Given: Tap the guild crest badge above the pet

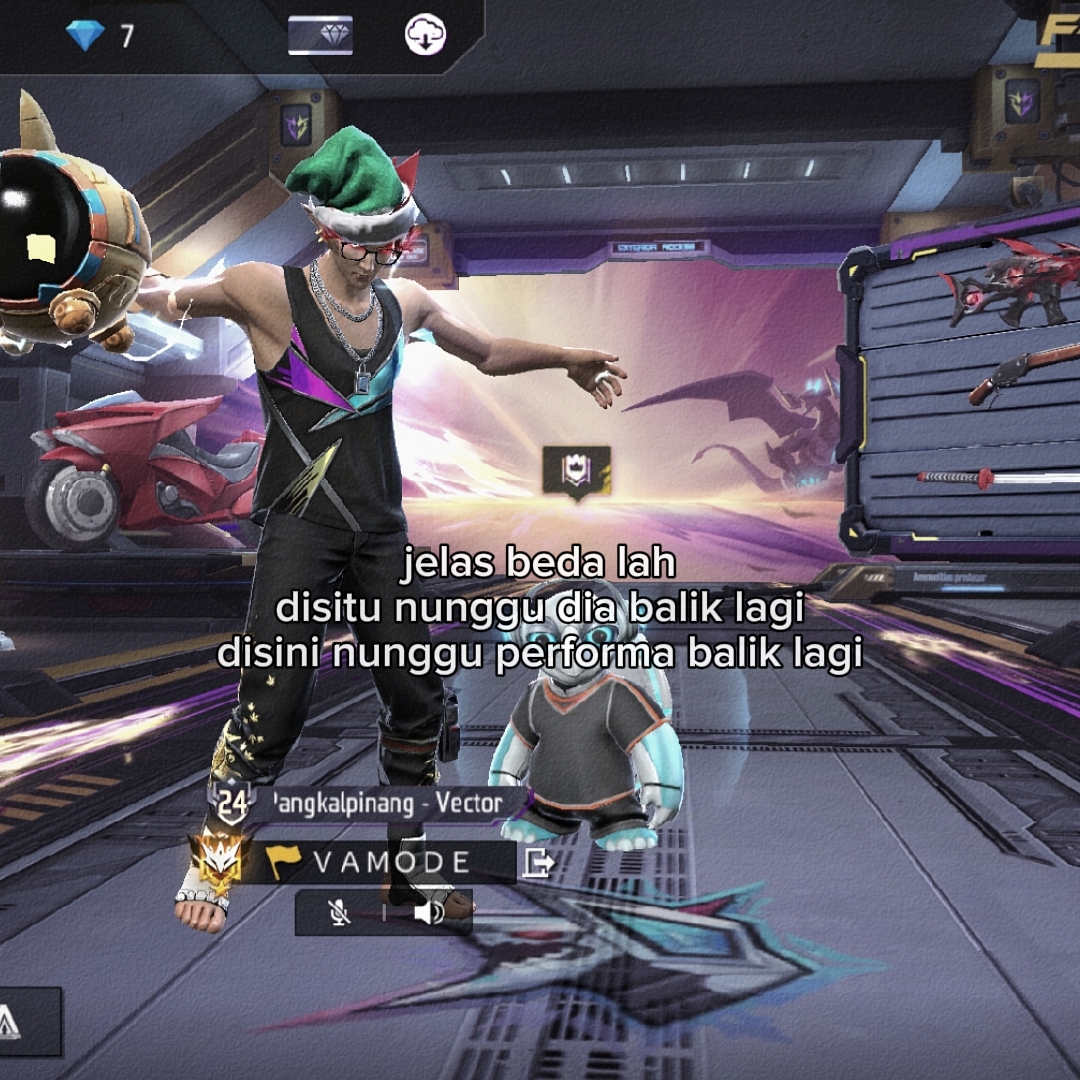Looking at the screenshot, I should [x=576, y=473].
